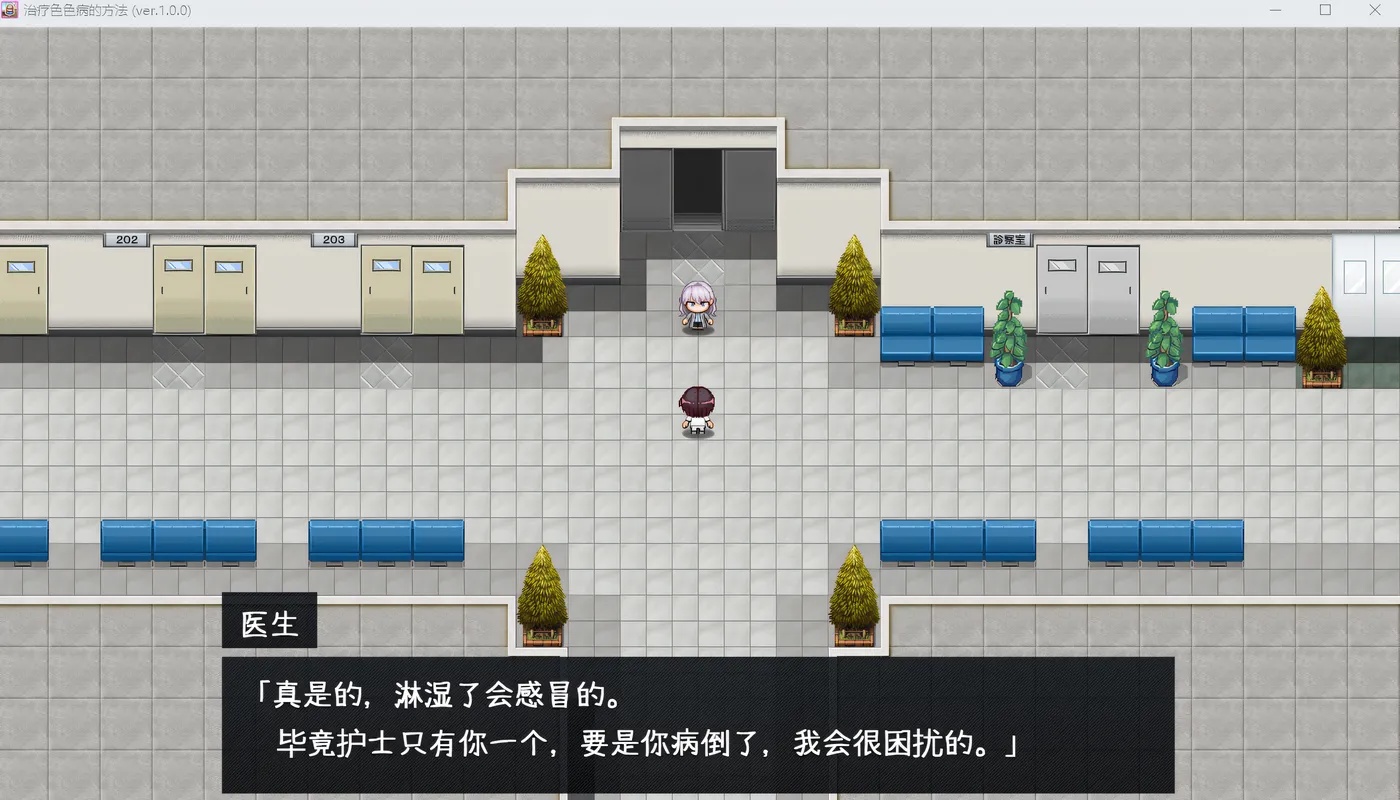Click the leftmost beige door on the wall
Screen dimensions: 1400x800
click(20, 290)
